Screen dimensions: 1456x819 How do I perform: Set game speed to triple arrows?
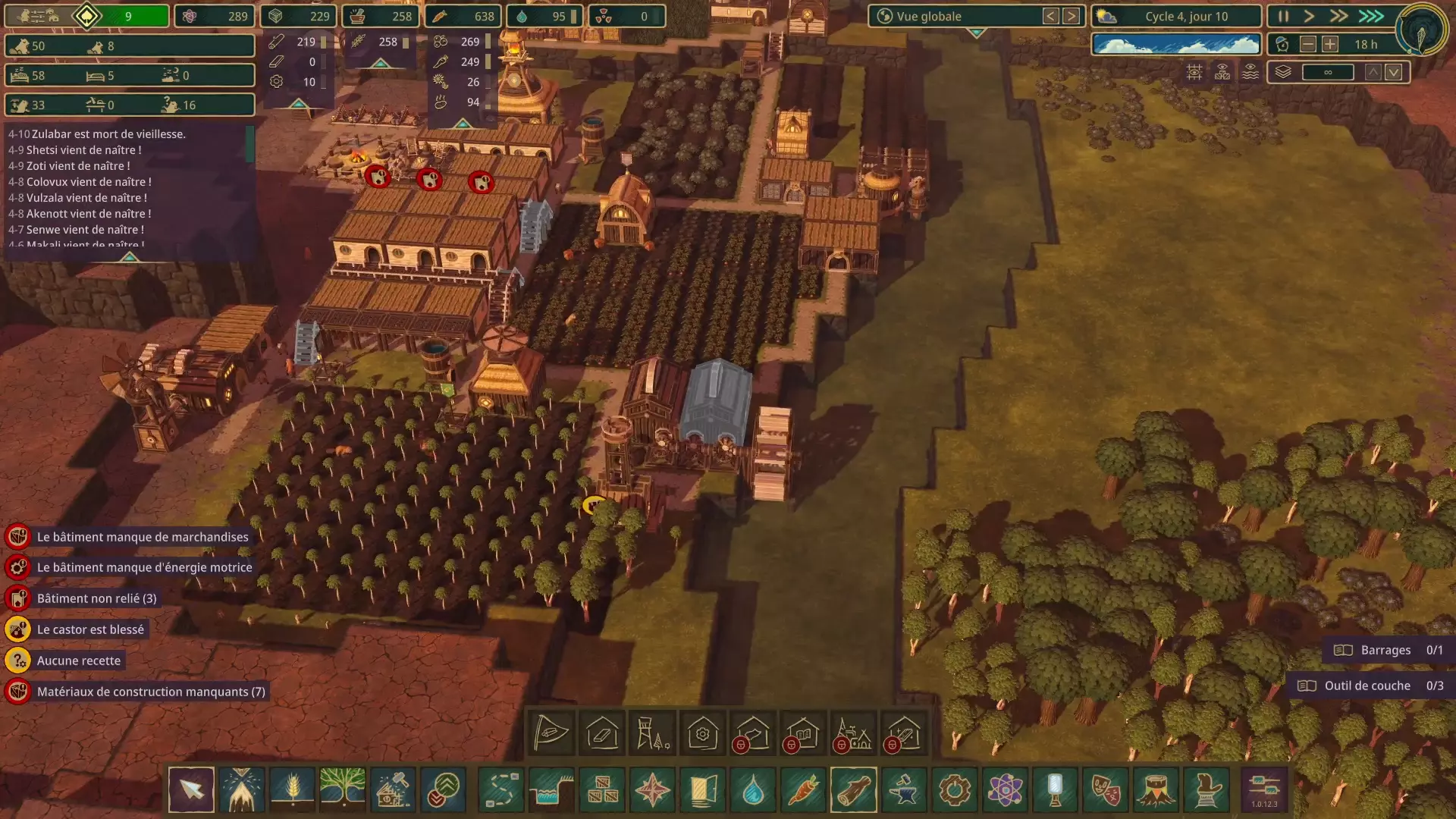[1371, 16]
